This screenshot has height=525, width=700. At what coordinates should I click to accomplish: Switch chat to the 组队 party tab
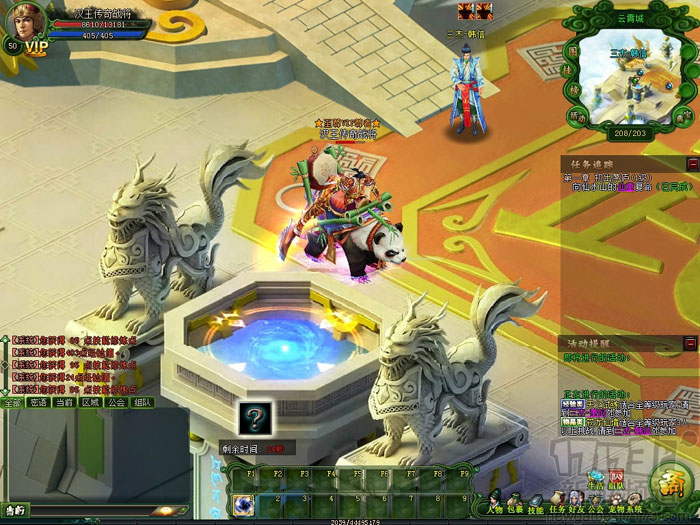click(x=142, y=403)
